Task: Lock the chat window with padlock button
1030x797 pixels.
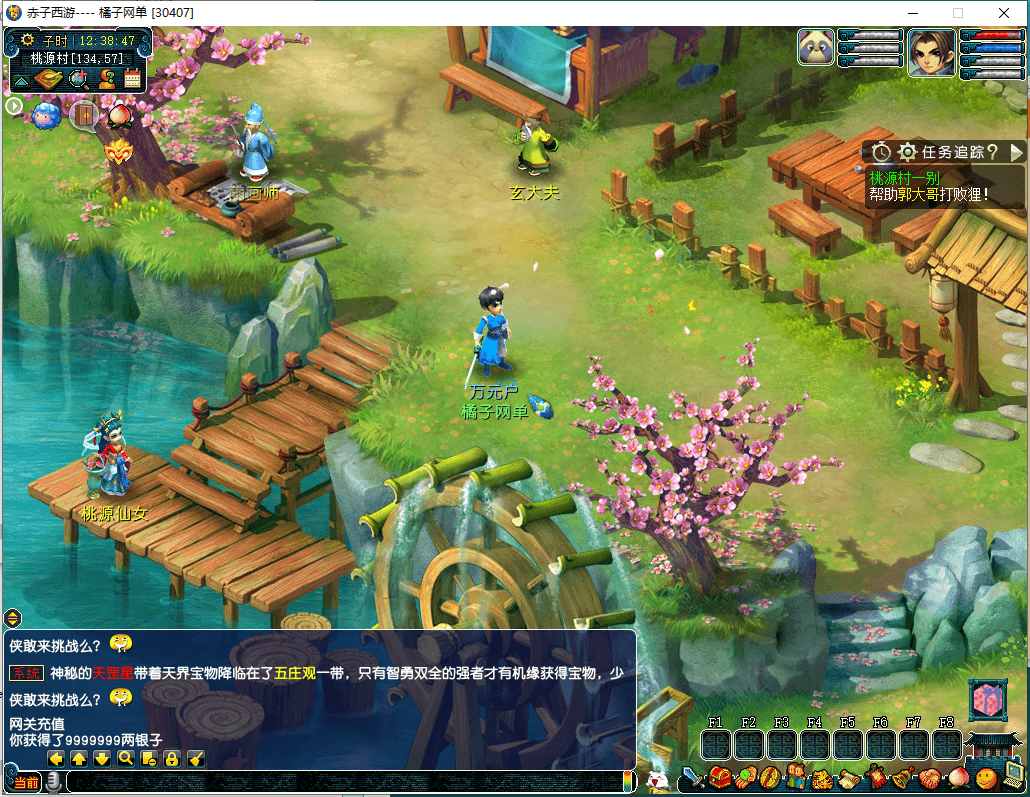Action: pos(172,759)
